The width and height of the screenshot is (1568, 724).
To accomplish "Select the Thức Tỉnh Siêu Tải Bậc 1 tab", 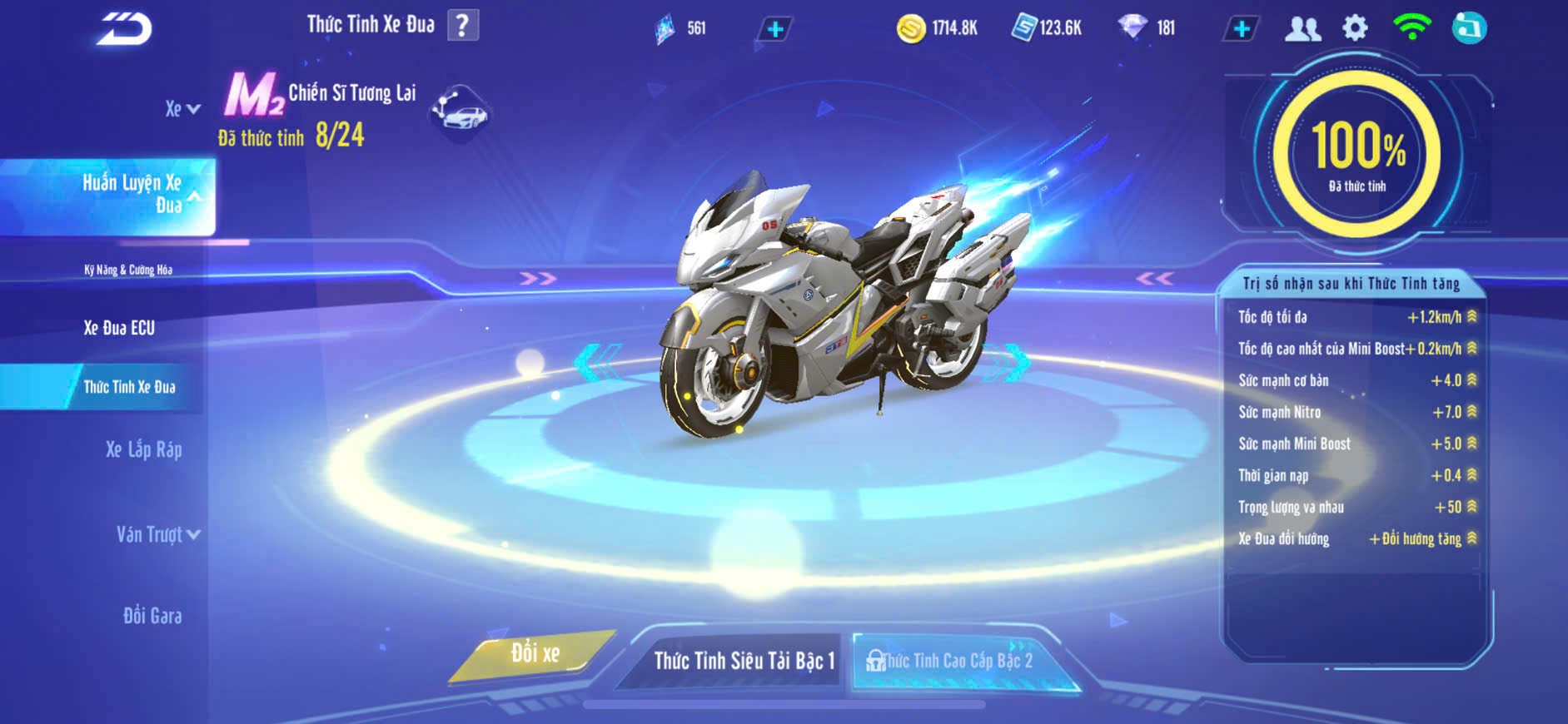I will tap(743, 661).
